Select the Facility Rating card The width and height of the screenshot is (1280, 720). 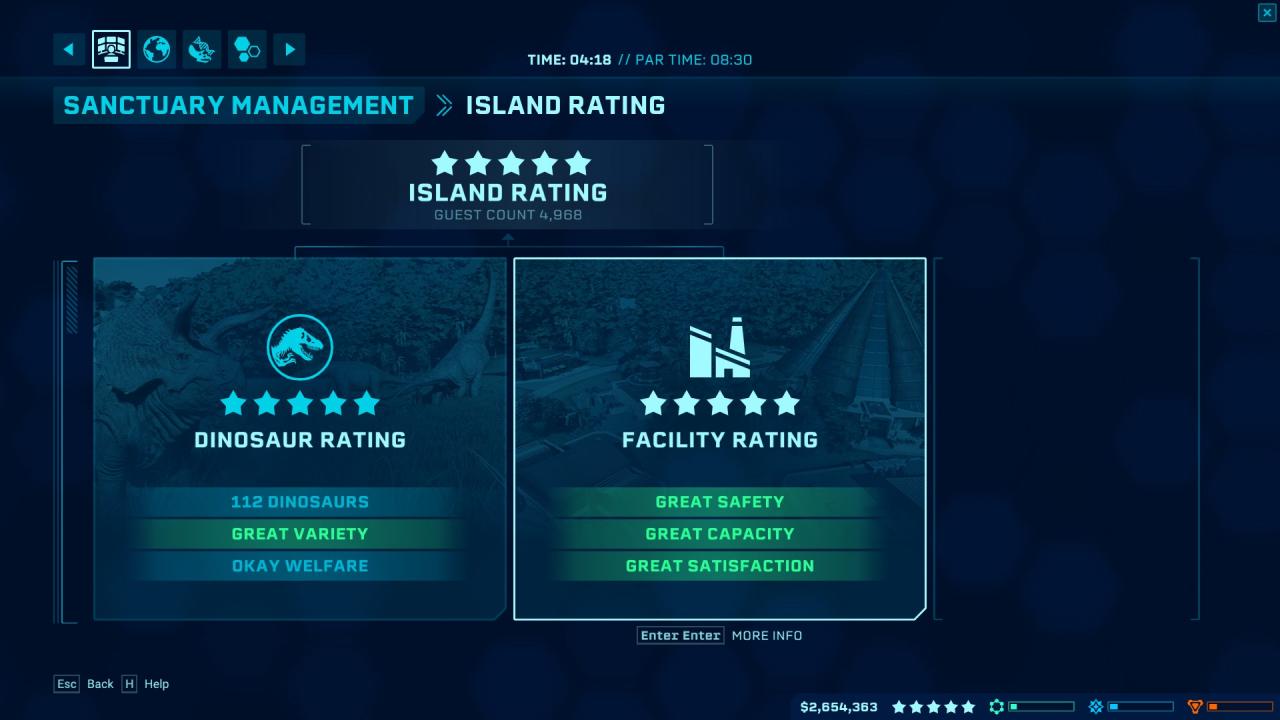click(x=720, y=439)
